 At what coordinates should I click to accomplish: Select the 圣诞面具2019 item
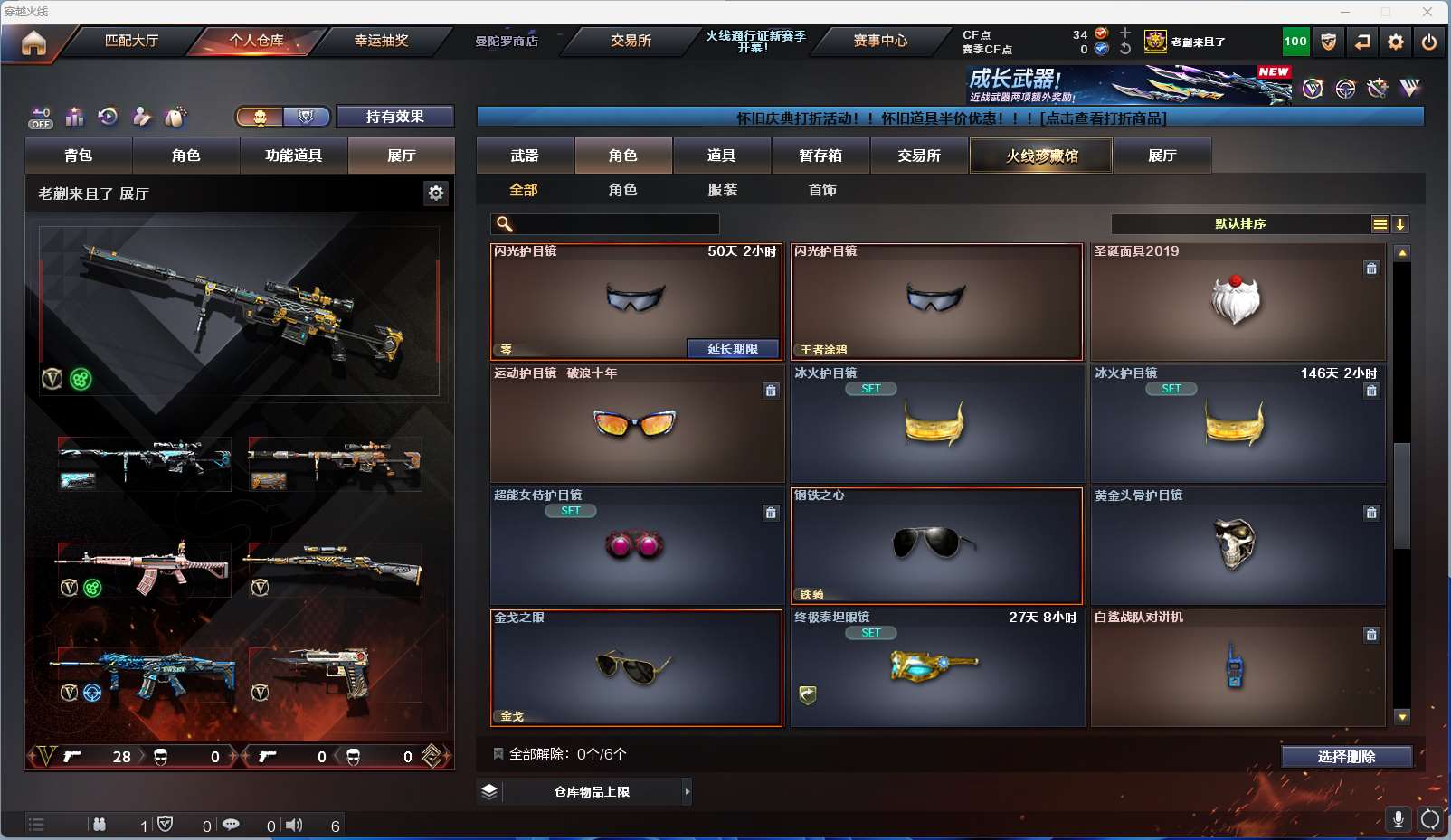coord(1237,302)
